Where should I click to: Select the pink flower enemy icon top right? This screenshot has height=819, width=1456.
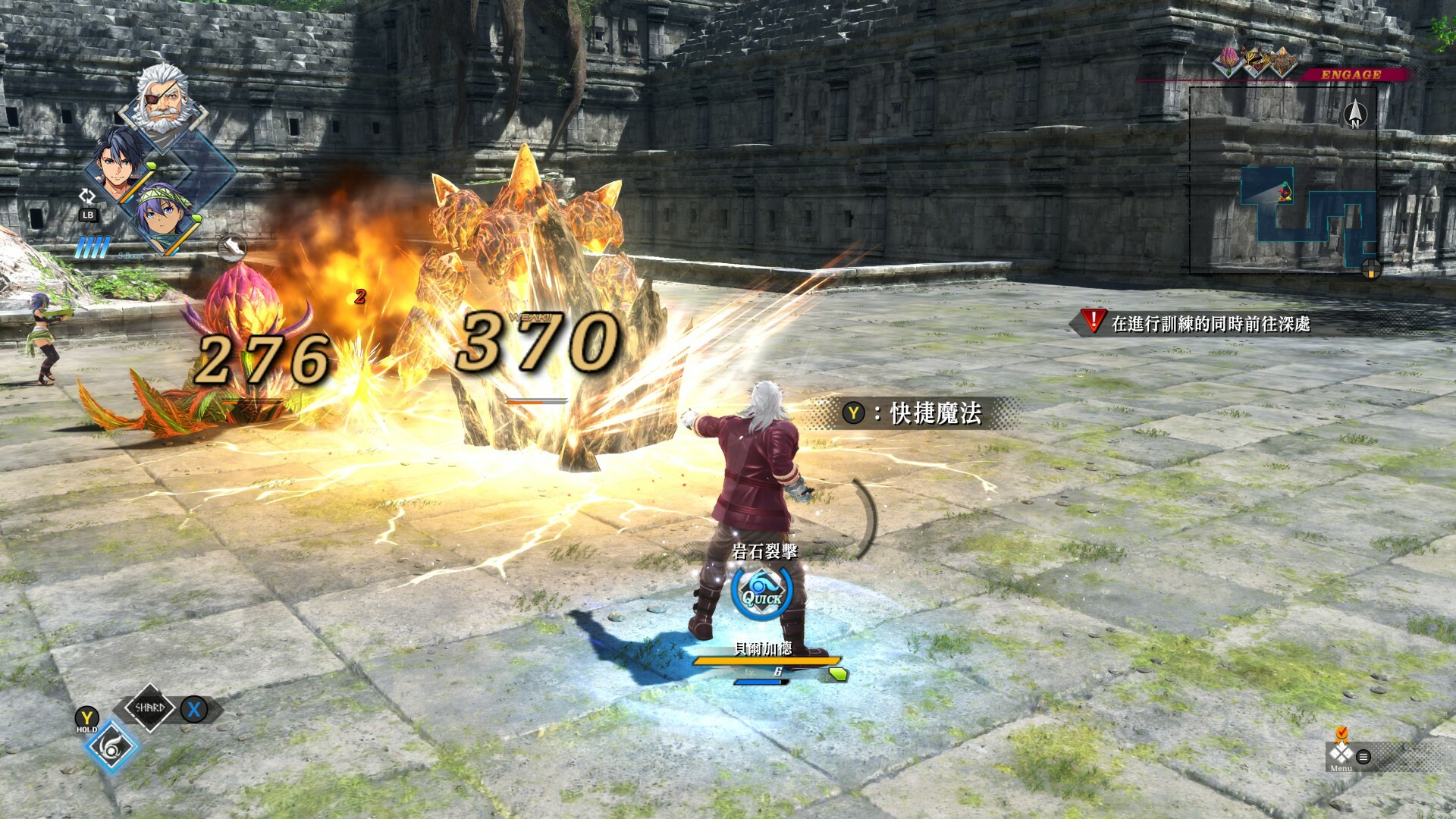click(1227, 61)
